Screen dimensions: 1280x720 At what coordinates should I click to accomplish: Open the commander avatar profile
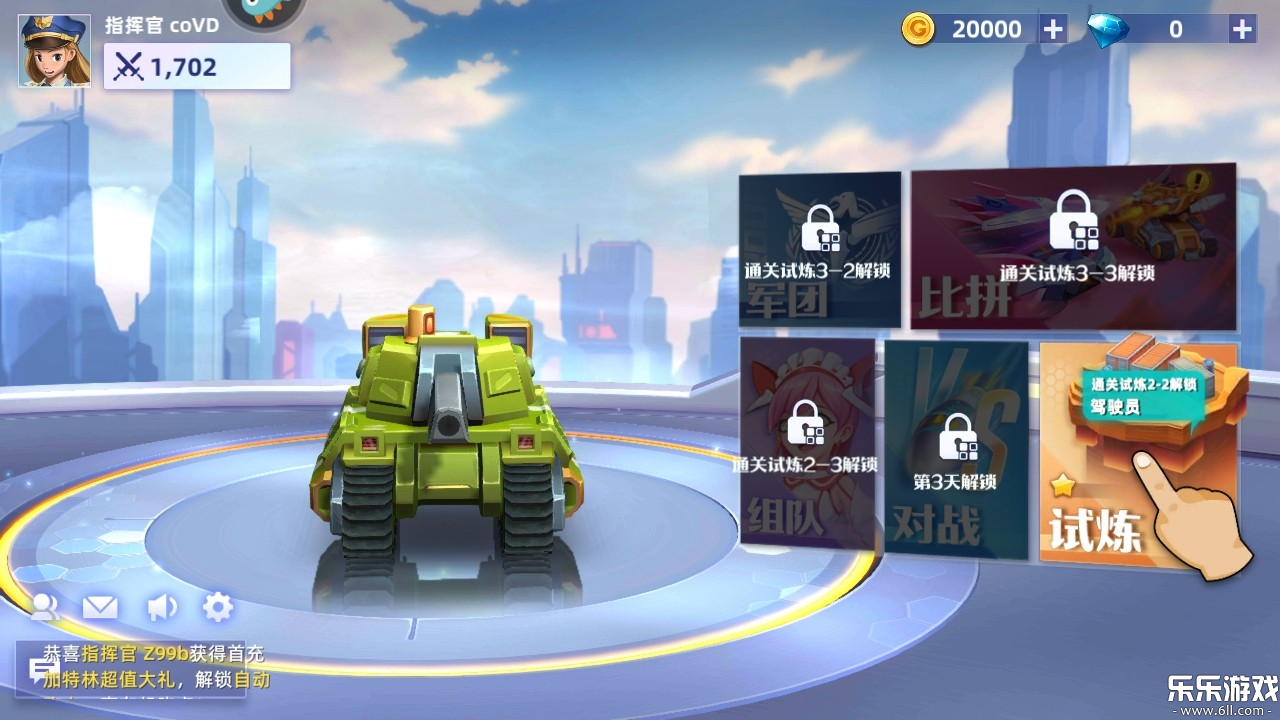point(55,50)
